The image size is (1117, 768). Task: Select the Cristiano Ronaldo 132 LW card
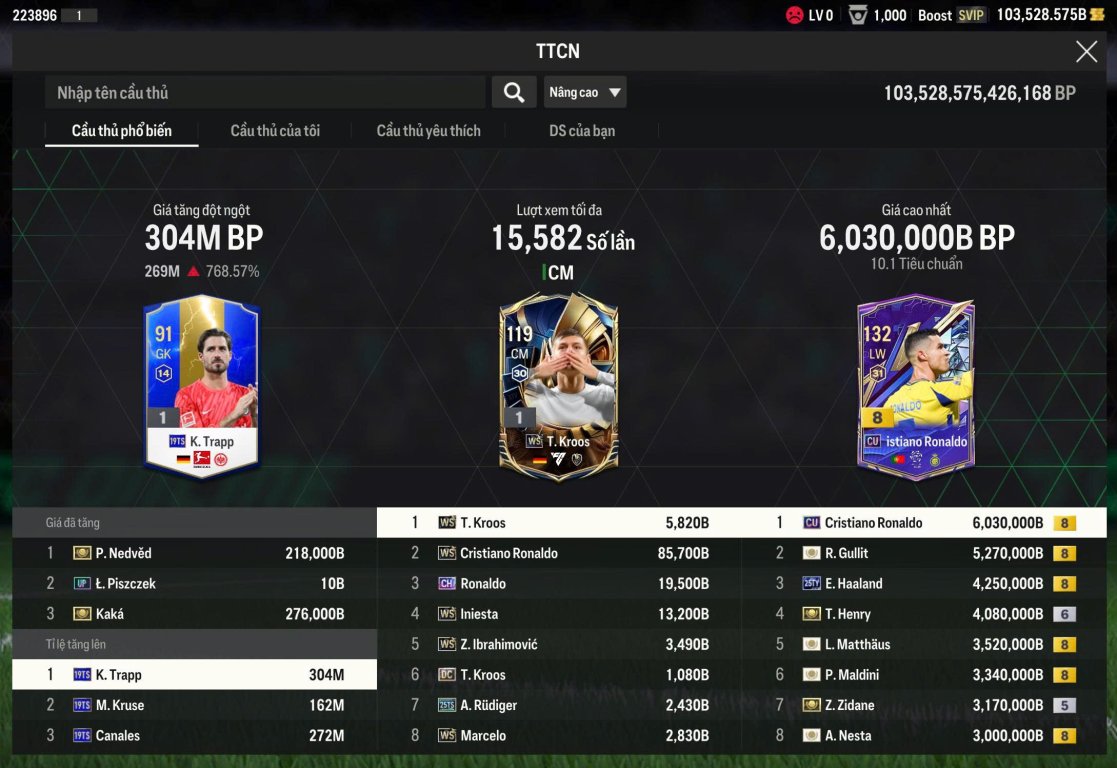point(915,386)
